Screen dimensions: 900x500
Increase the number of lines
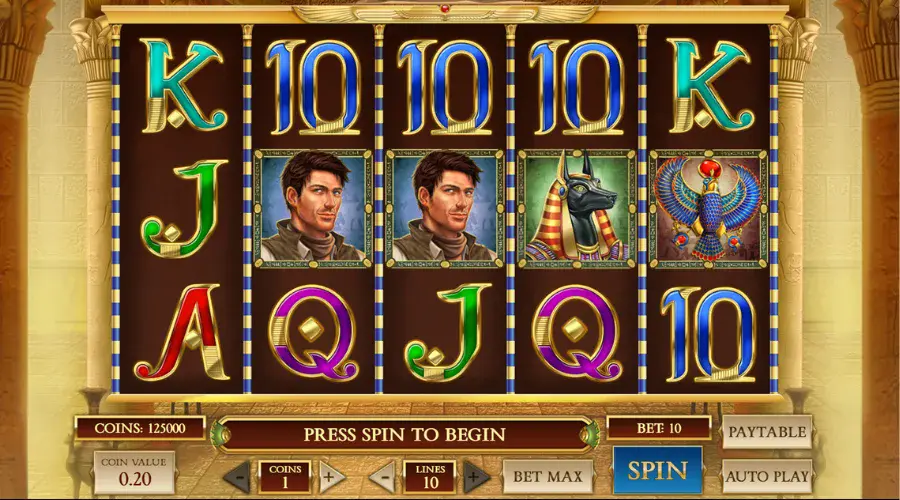pyautogui.click(x=477, y=476)
